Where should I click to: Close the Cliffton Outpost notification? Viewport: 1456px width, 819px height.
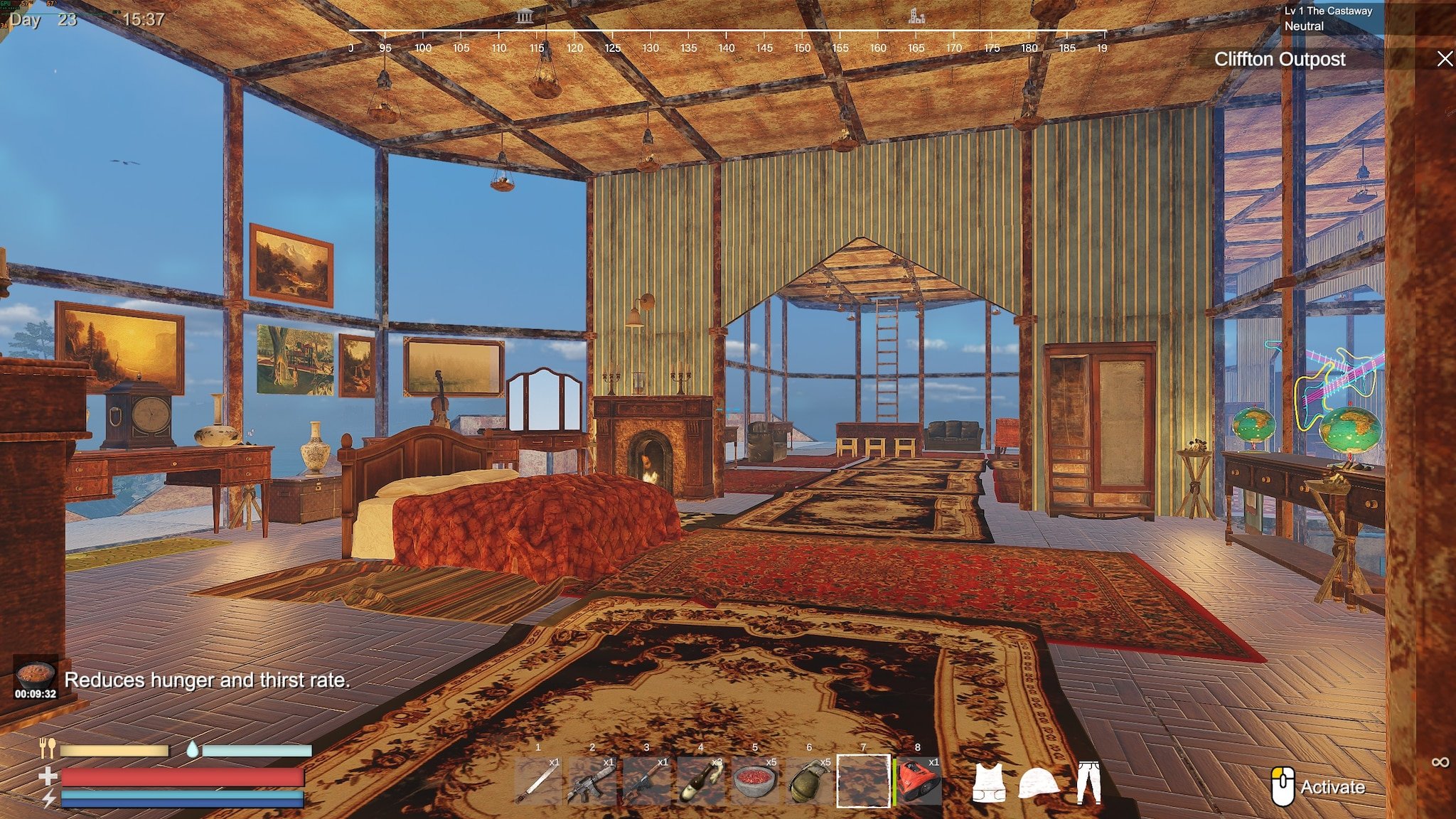point(1445,59)
